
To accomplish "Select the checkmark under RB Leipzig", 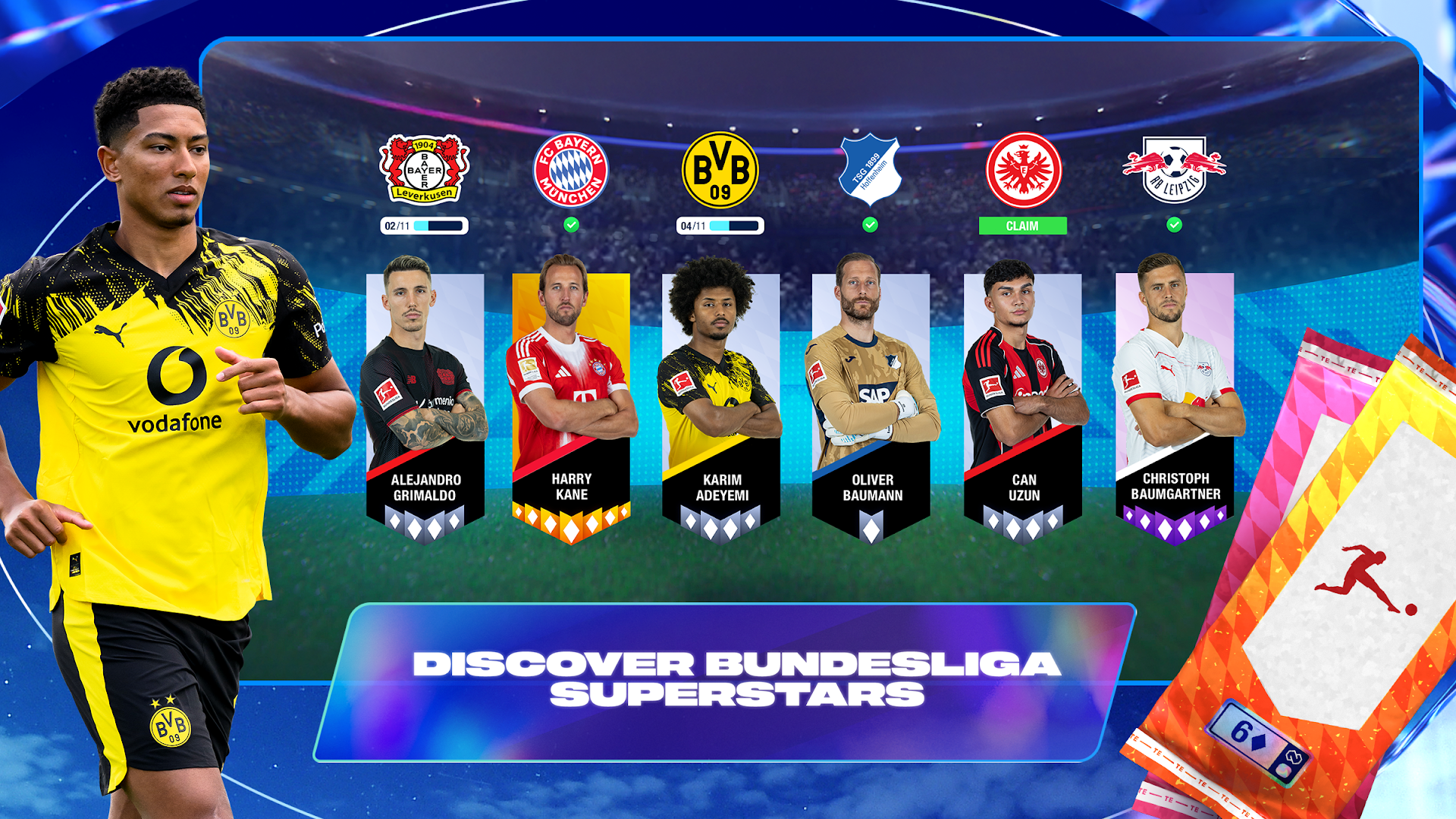I will [1175, 224].
